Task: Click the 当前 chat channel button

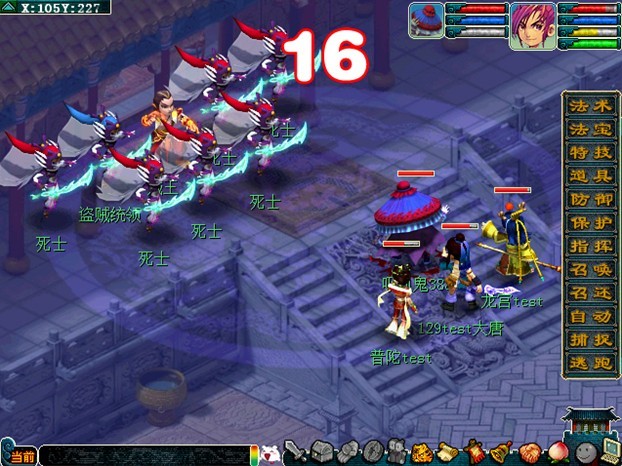Action: (x=22, y=456)
